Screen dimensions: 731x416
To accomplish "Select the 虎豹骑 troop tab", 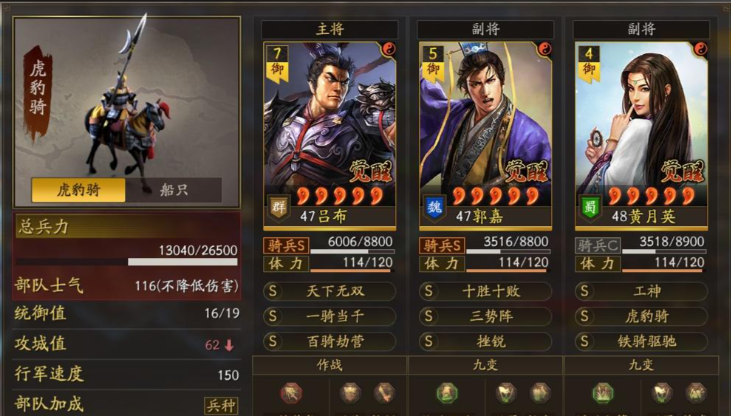I will (78, 189).
